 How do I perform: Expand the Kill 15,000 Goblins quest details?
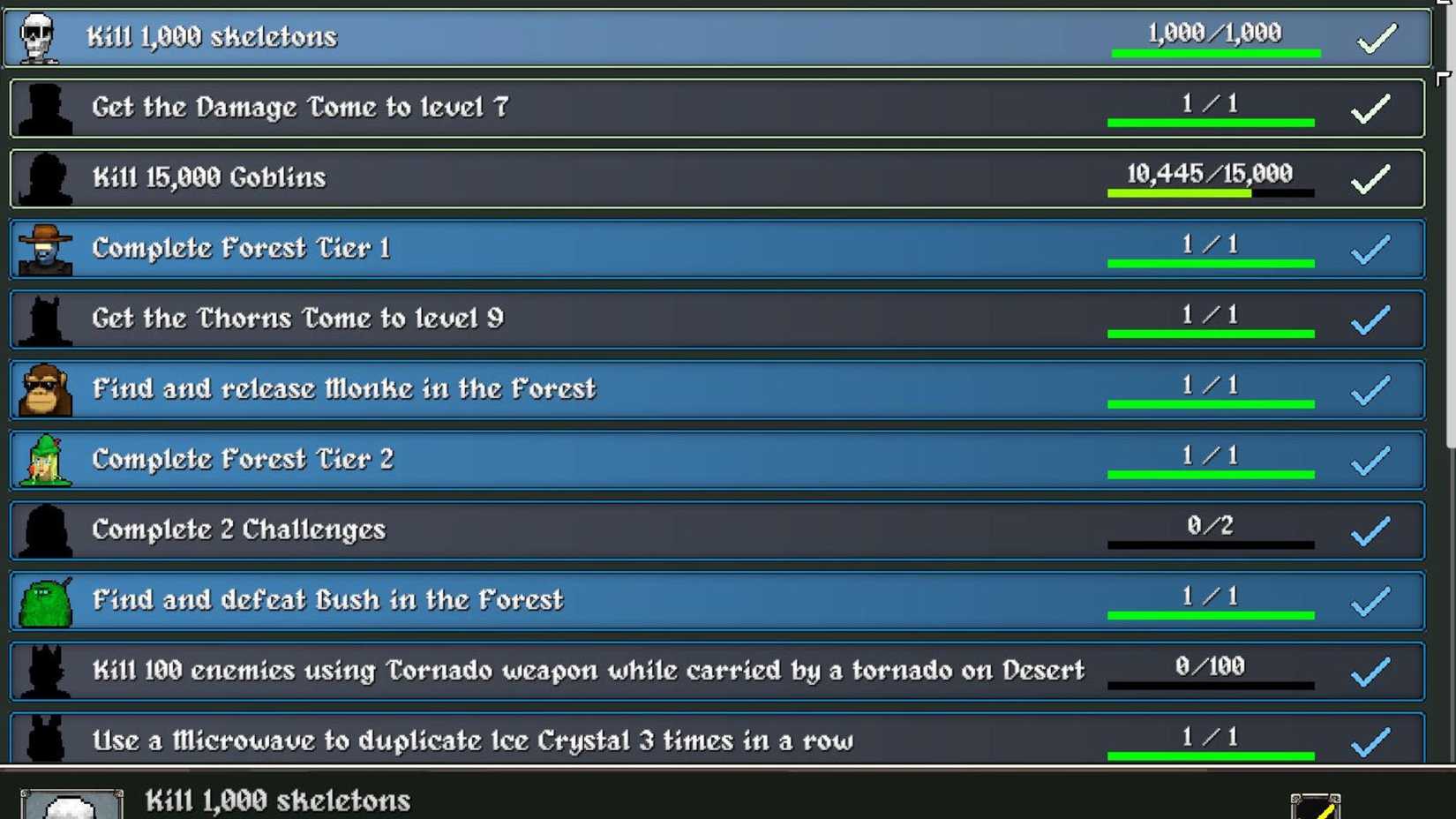pos(618,177)
